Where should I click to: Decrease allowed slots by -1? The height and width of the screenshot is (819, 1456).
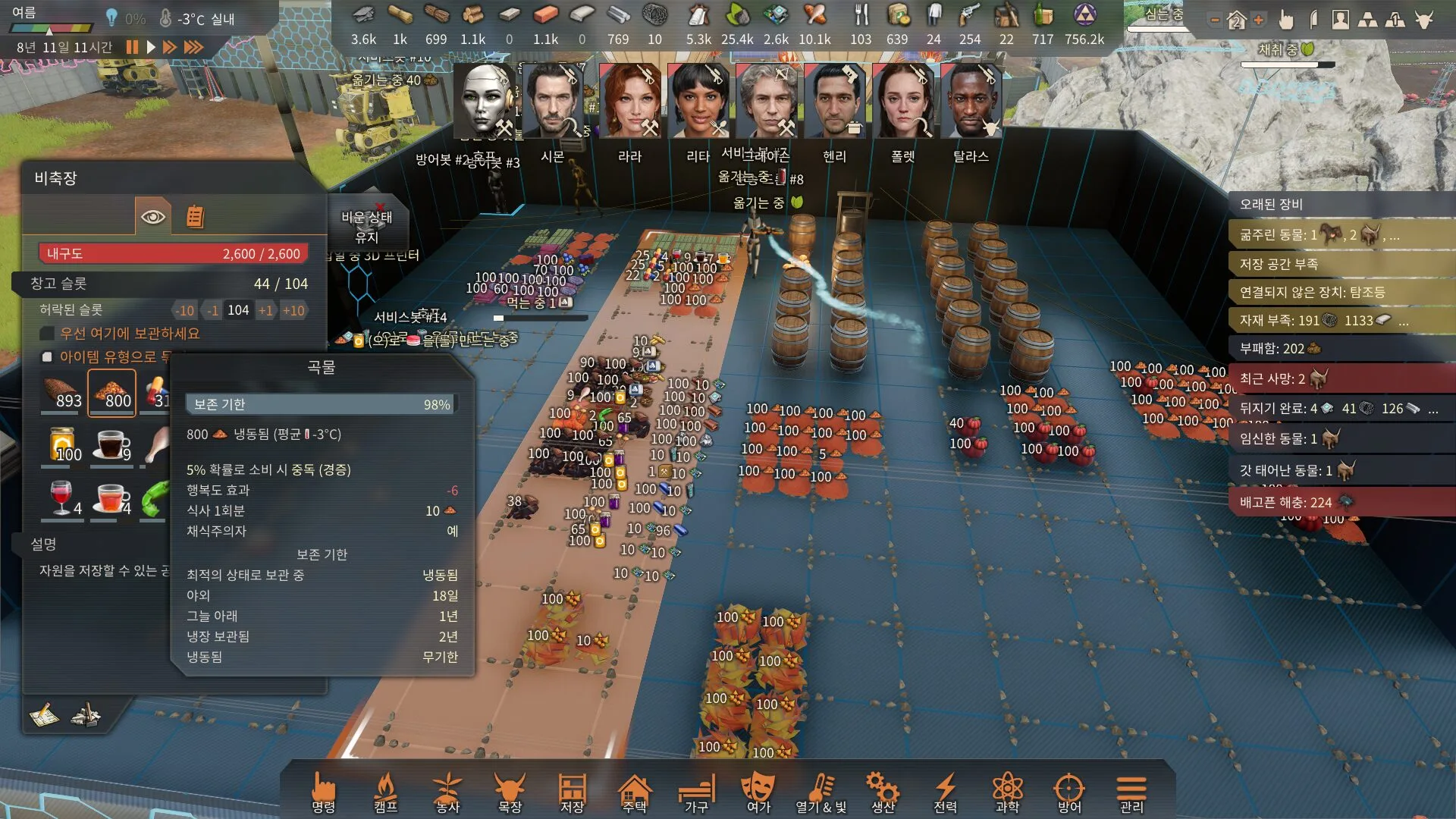point(212,310)
